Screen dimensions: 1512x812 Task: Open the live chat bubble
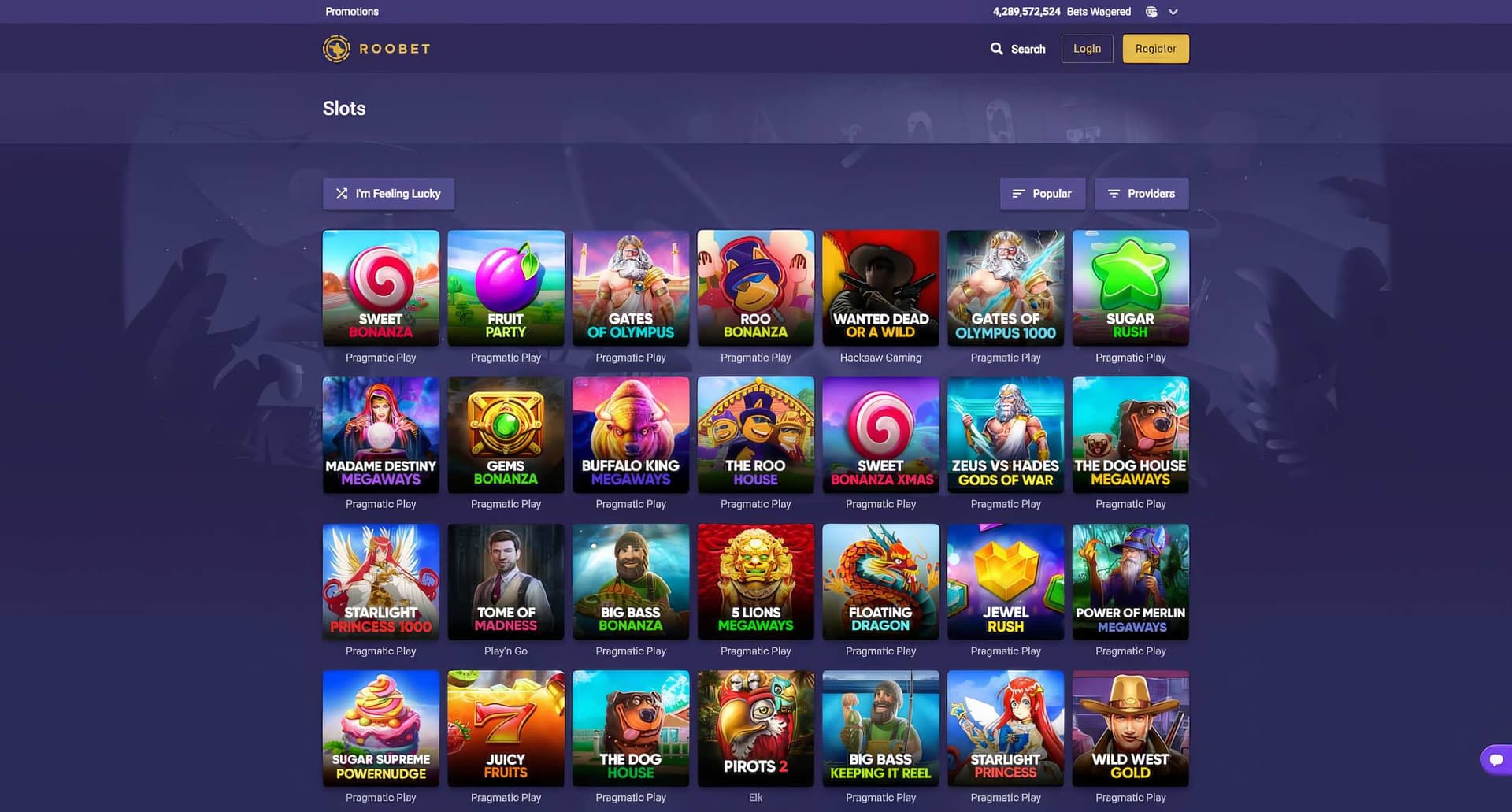pyautogui.click(x=1495, y=759)
